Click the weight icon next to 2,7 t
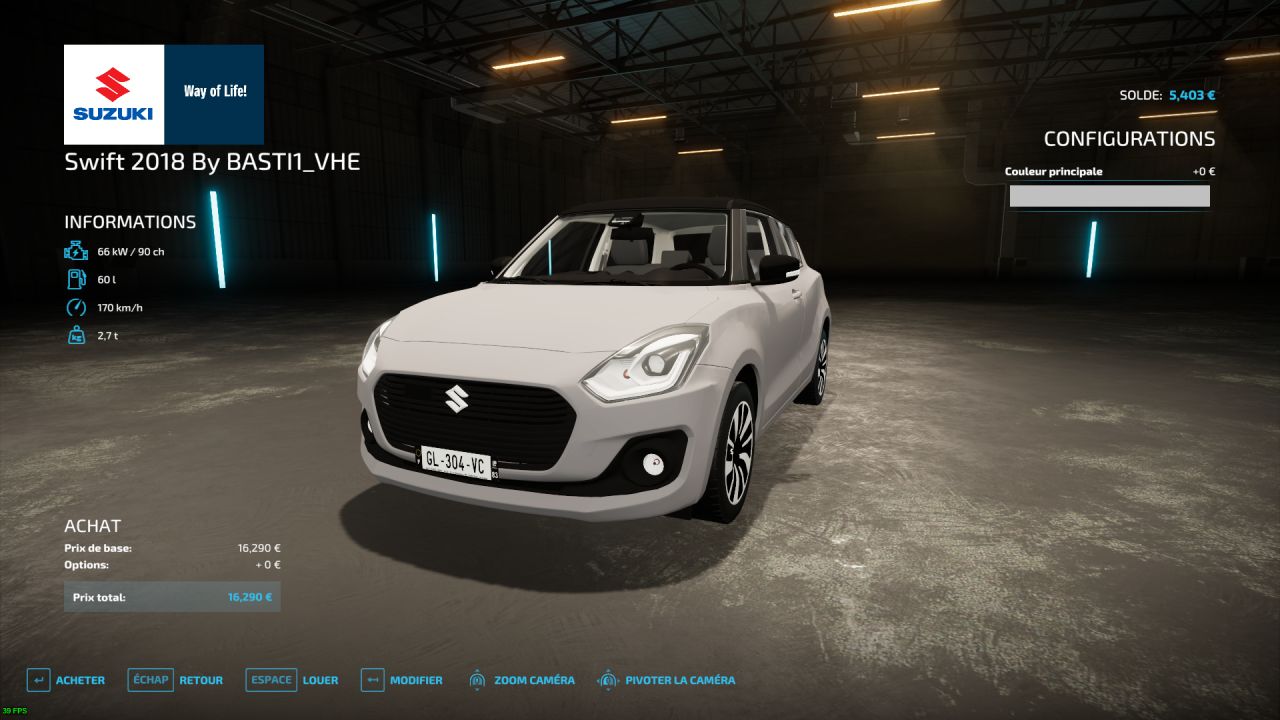Screen dimensions: 1280x720 tap(76, 336)
